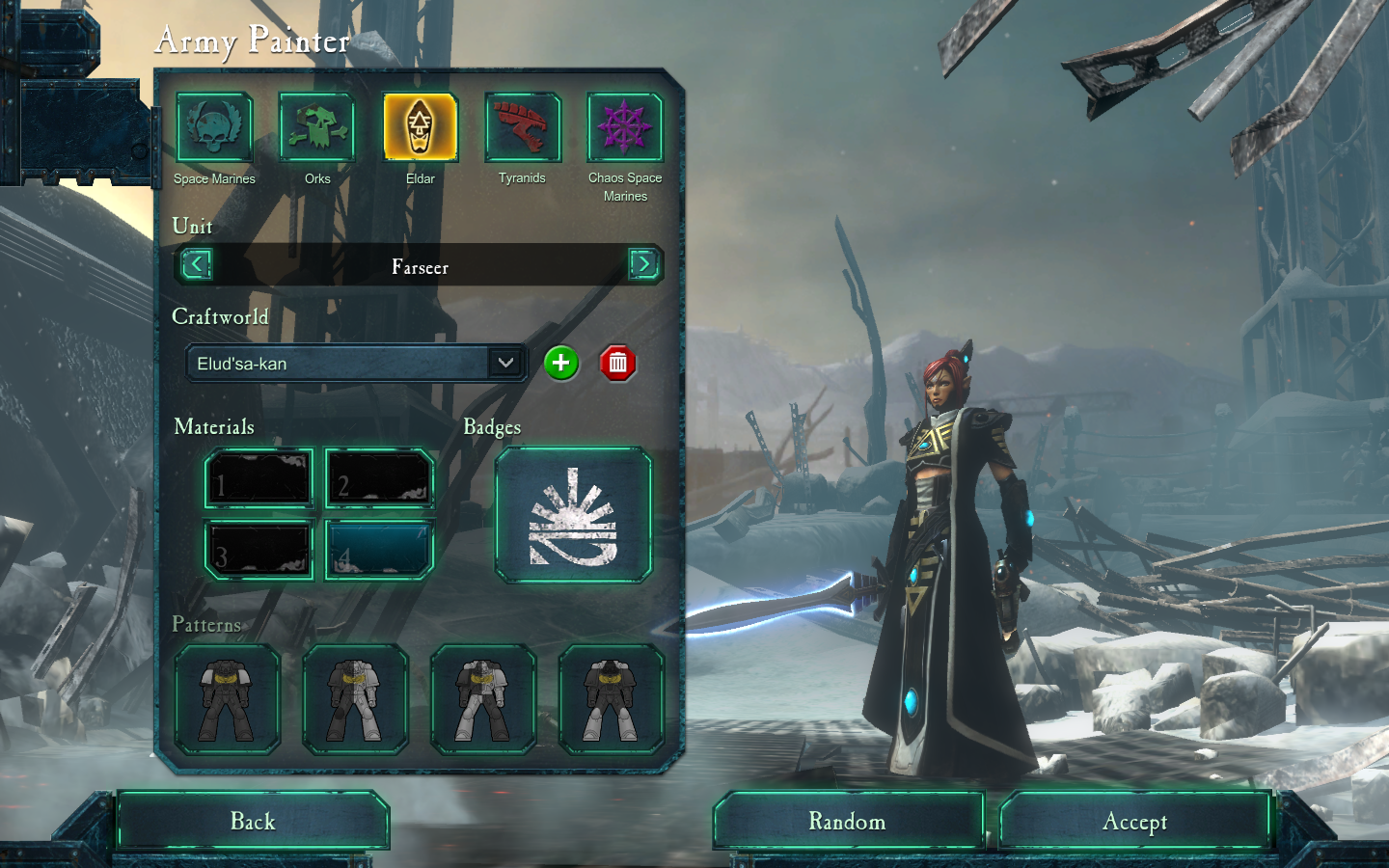Delete craftworld with the red trash button
Image resolution: width=1389 pixels, height=868 pixels.
[x=618, y=364]
